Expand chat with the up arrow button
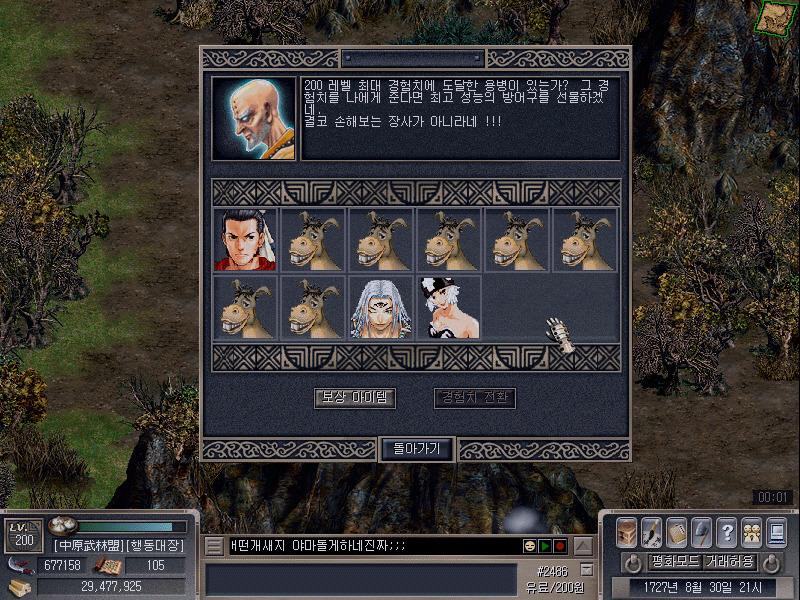The width and height of the screenshot is (800, 600). coord(583,546)
